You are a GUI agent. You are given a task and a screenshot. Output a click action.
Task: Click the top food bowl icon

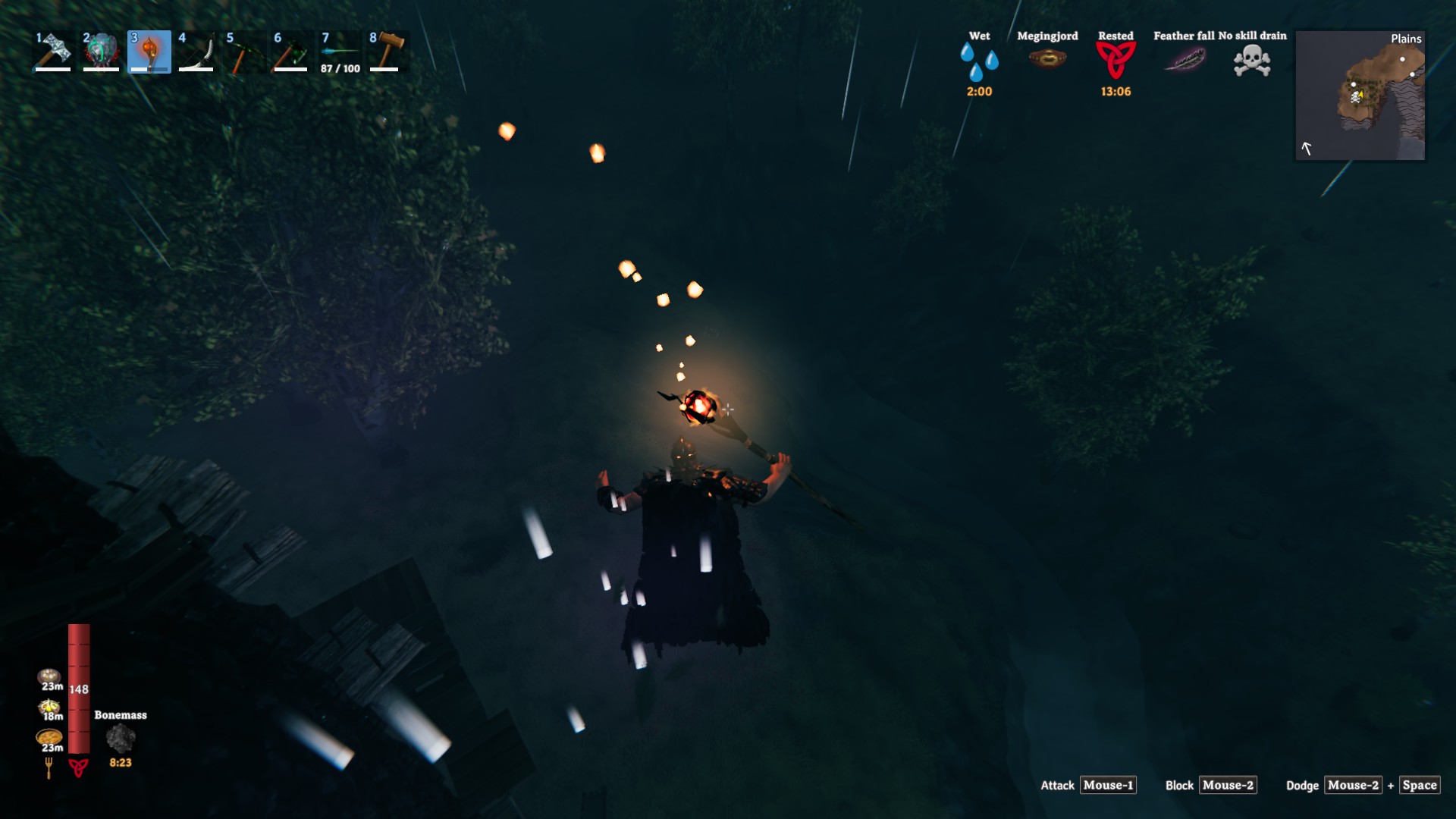tap(49, 676)
